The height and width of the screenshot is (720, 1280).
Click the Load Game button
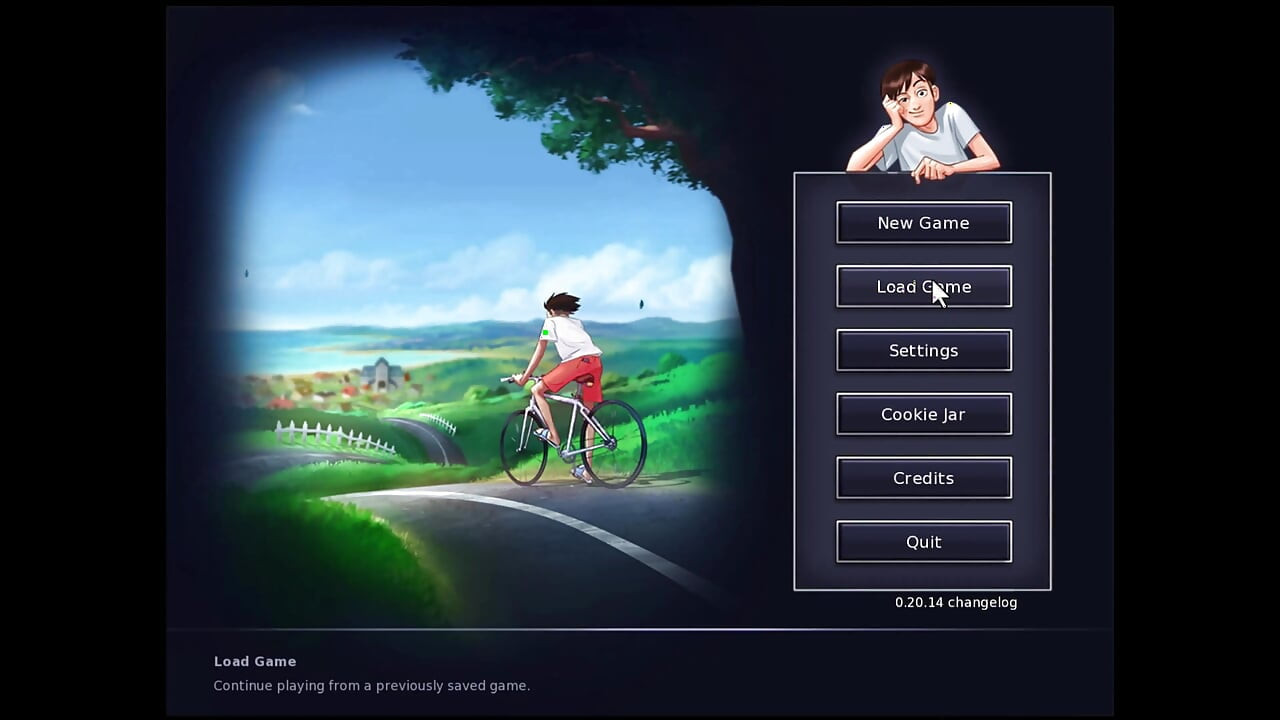(x=923, y=287)
